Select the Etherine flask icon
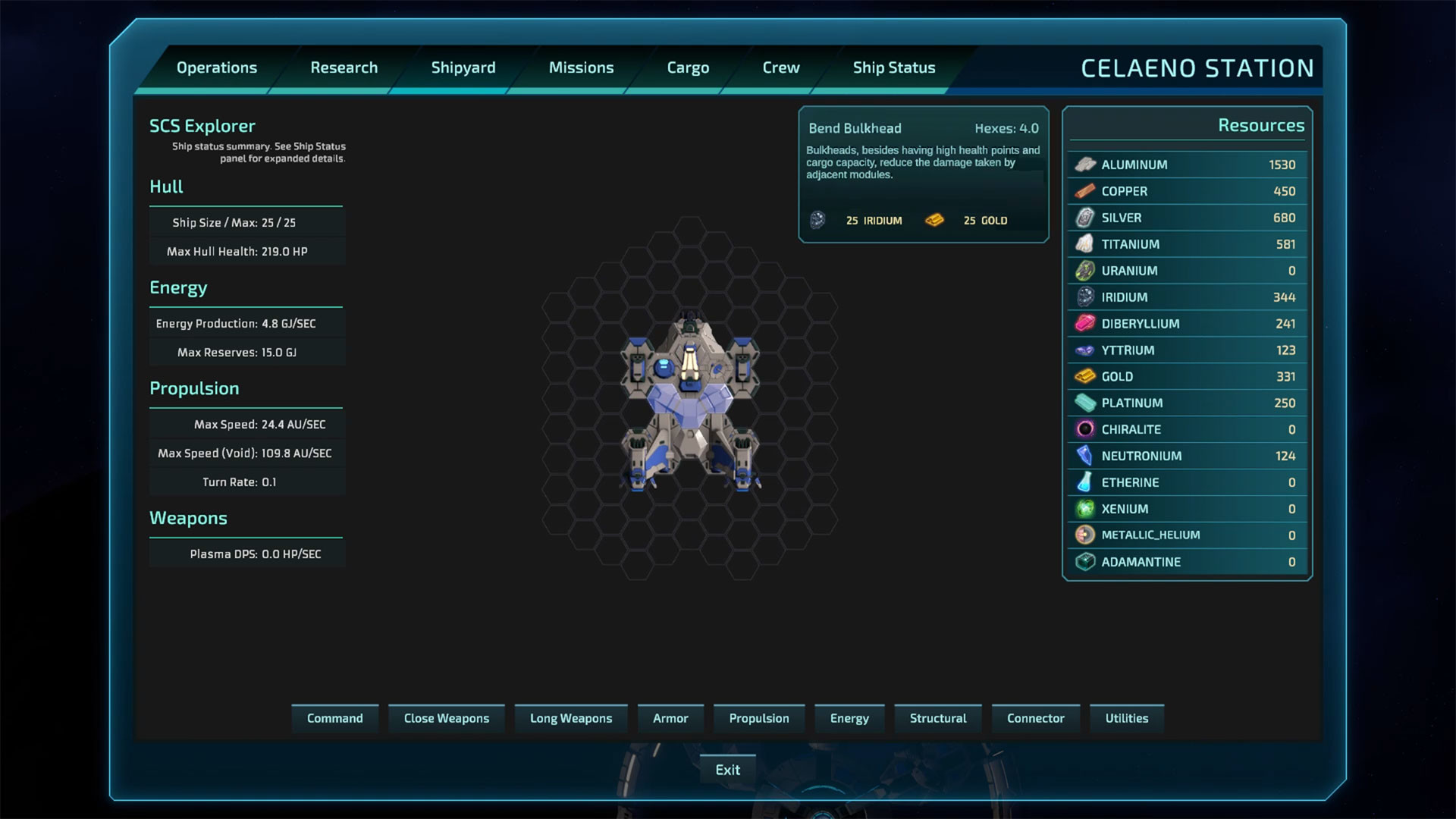1456x819 pixels. [x=1086, y=482]
